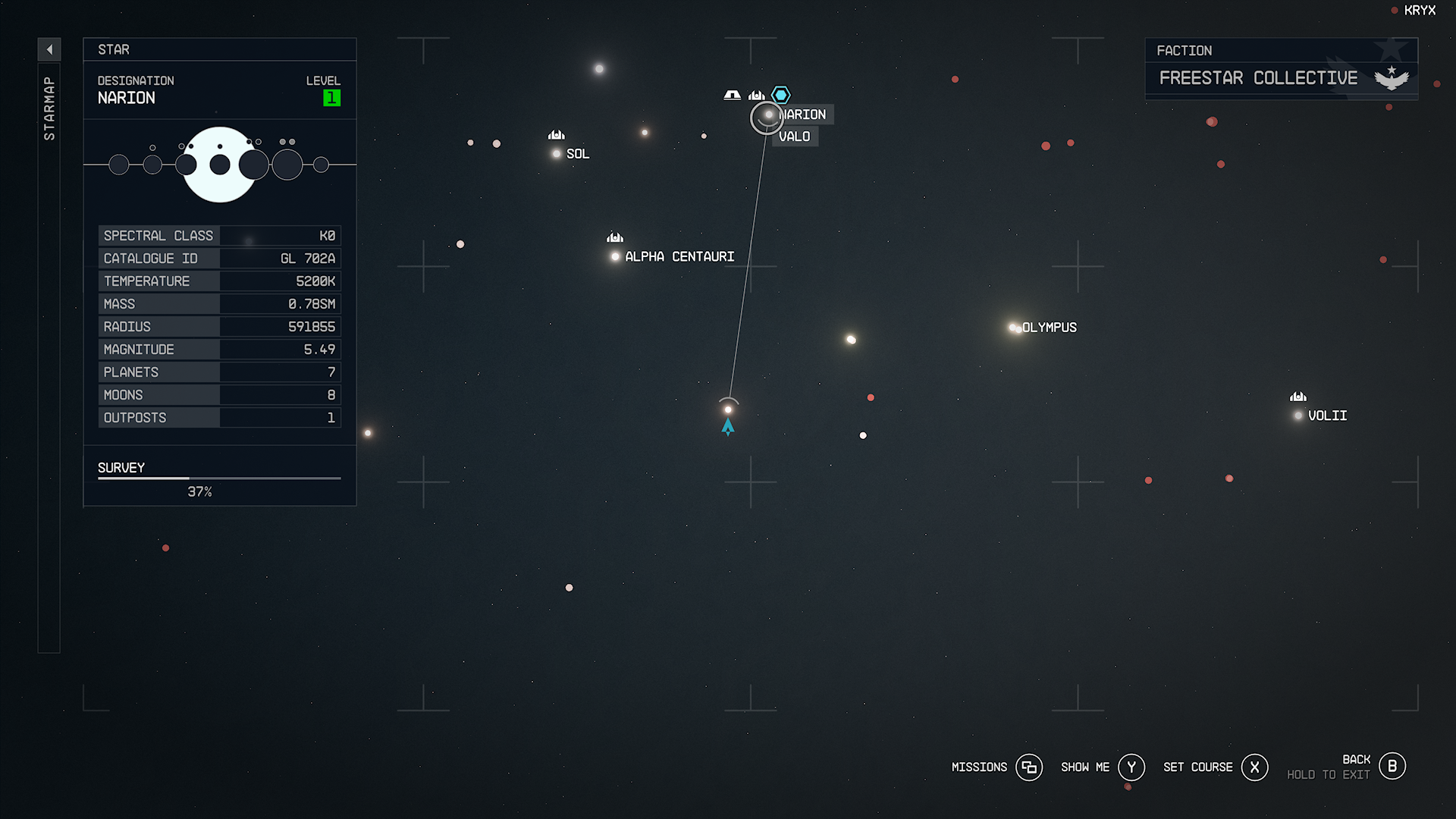
Task: Click the green Level 1 indicator
Action: (331, 98)
